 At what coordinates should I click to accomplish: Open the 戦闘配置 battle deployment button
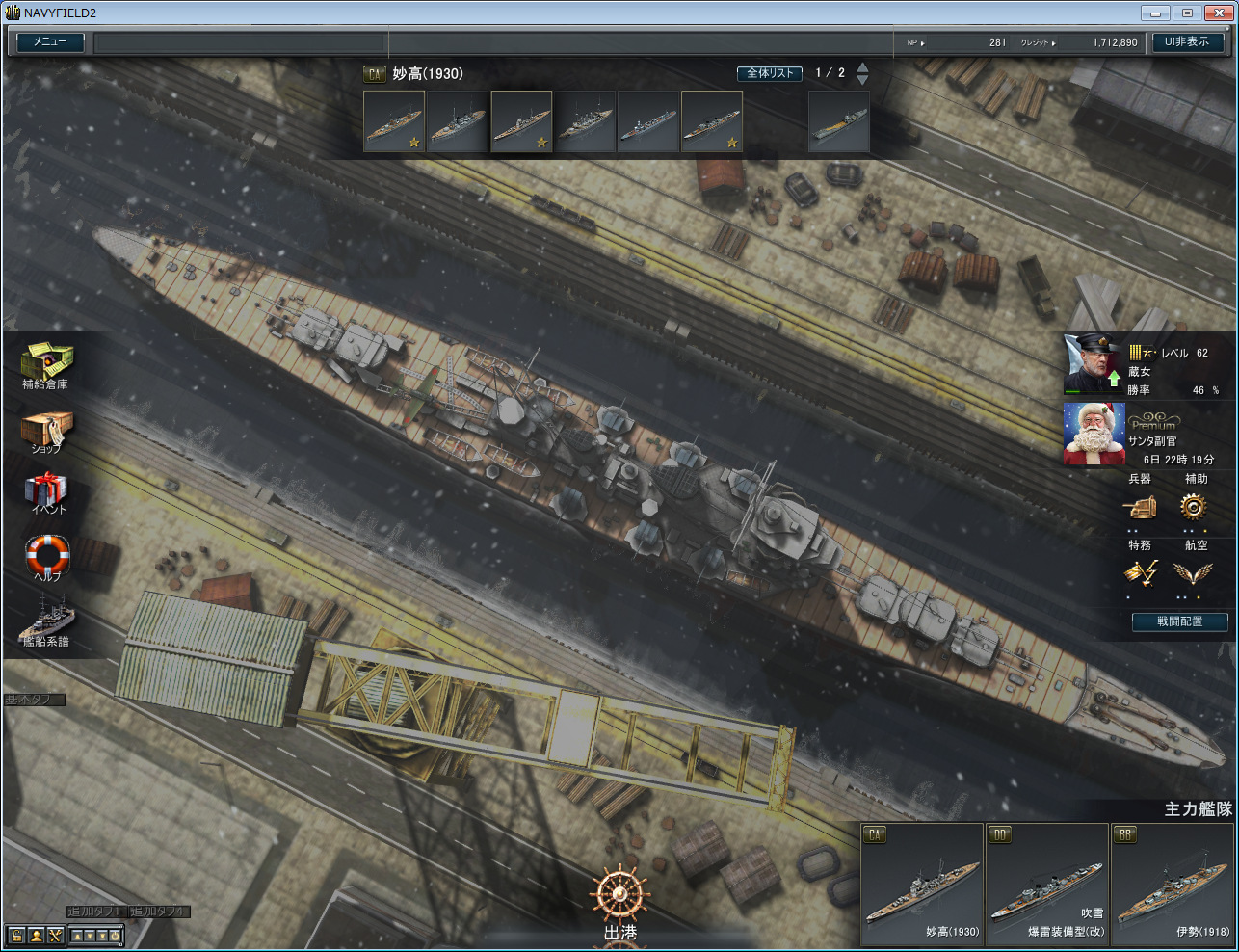click(1179, 621)
